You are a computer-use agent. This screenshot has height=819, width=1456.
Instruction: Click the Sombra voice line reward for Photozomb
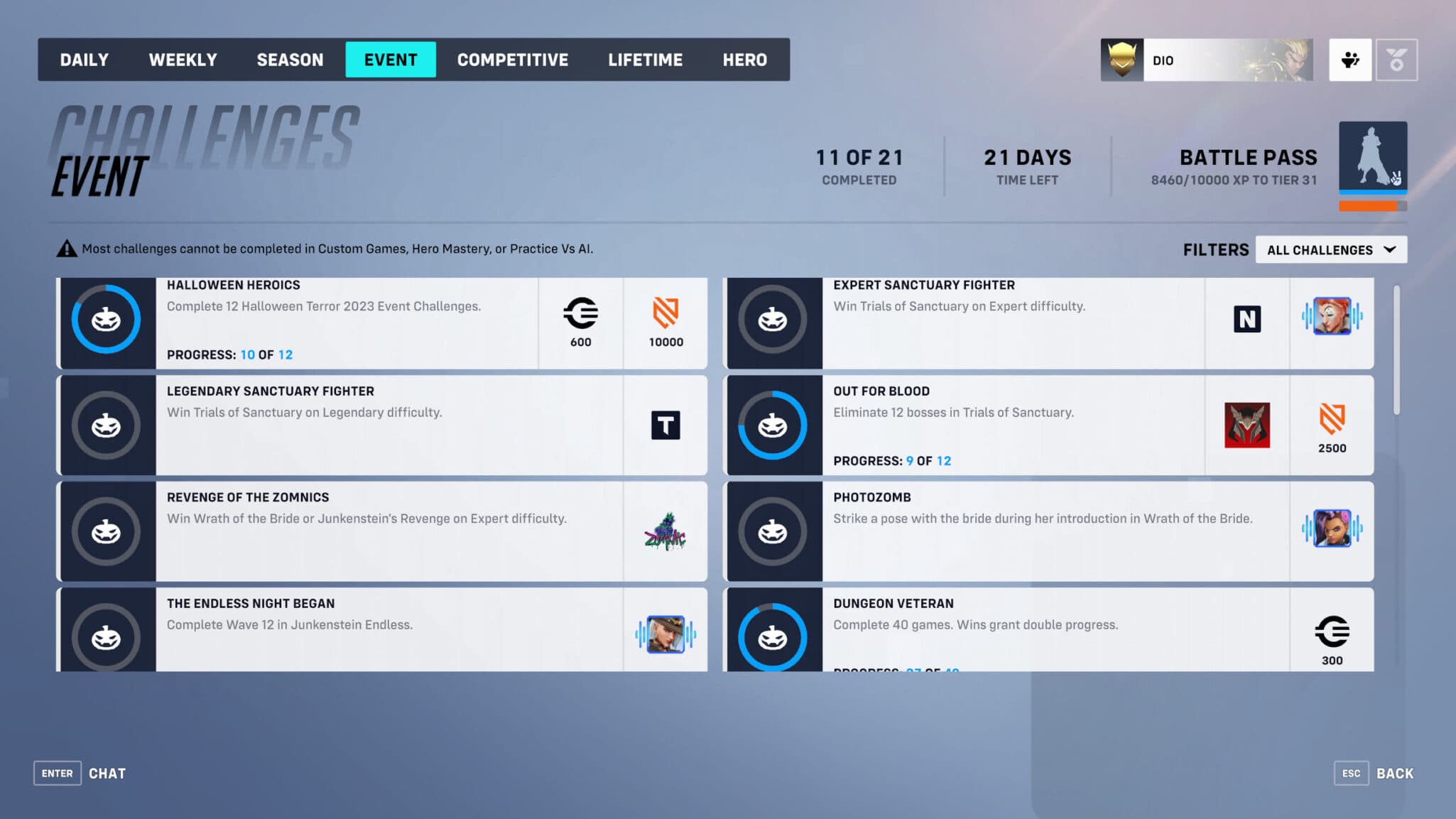tap(1333, 531)
